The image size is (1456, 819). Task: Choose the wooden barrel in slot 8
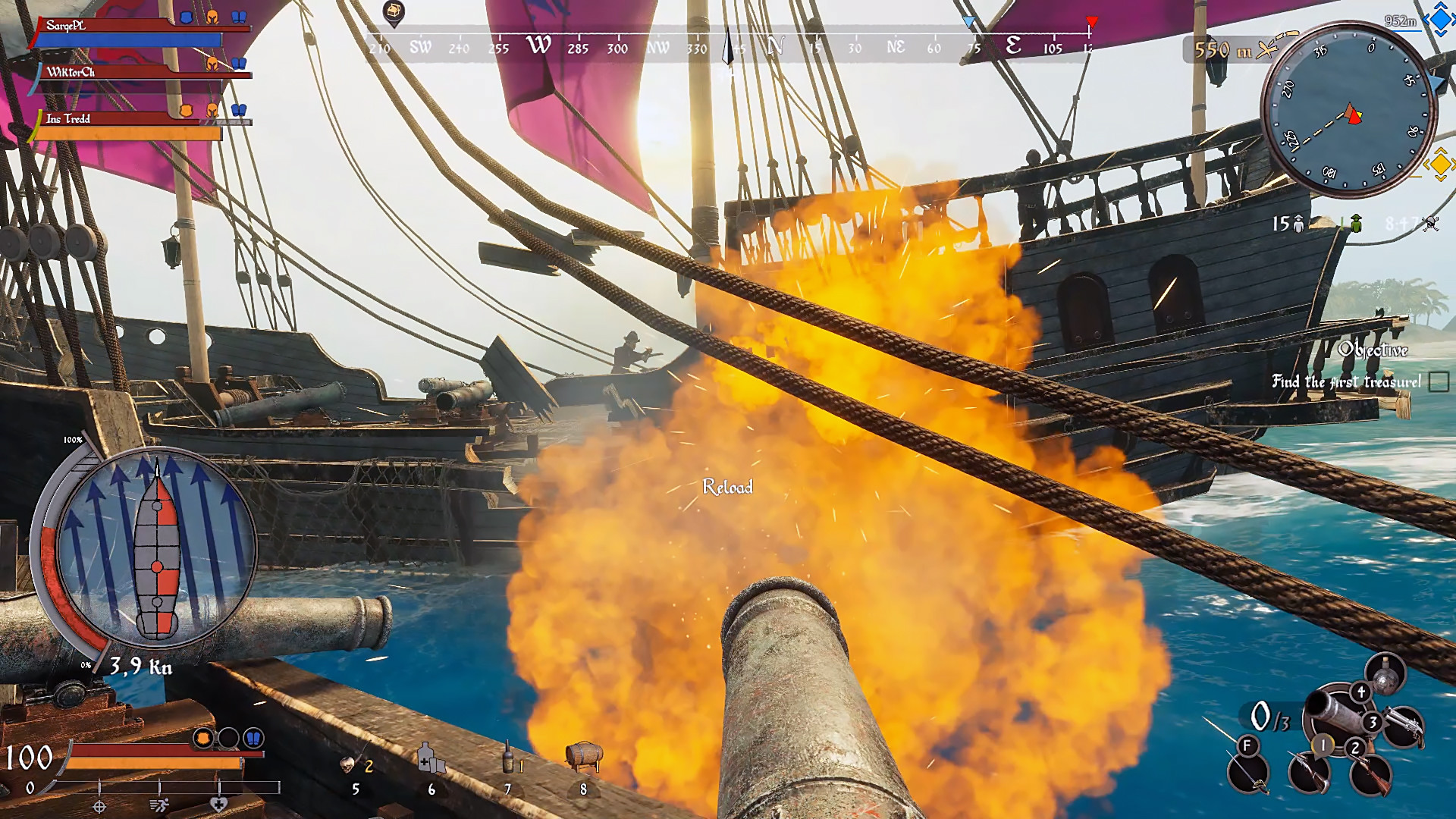(x=583, y=755)
